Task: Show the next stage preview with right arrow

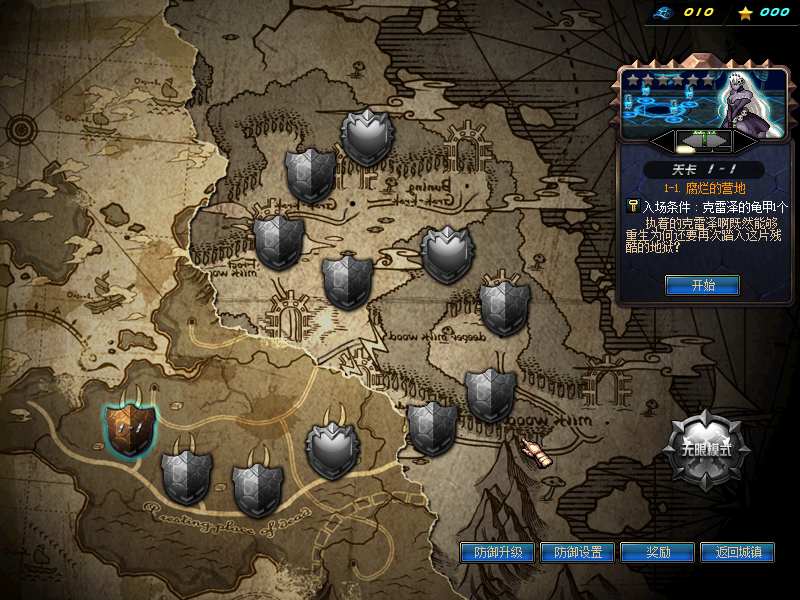Action: [x=745, y=140]
